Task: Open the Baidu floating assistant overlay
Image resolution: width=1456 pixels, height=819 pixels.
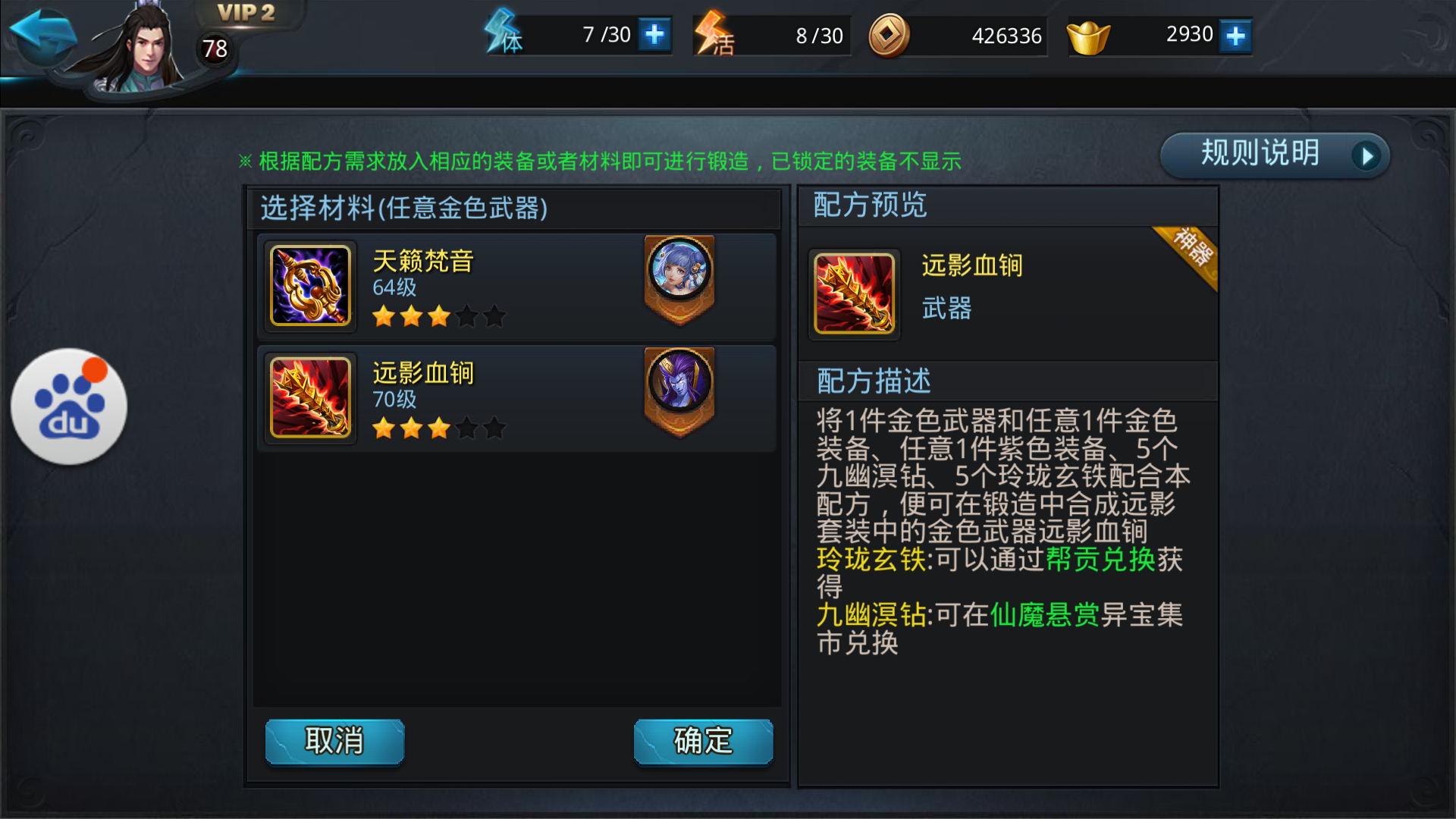Action: pyautogui.click(x=69, y=406)
